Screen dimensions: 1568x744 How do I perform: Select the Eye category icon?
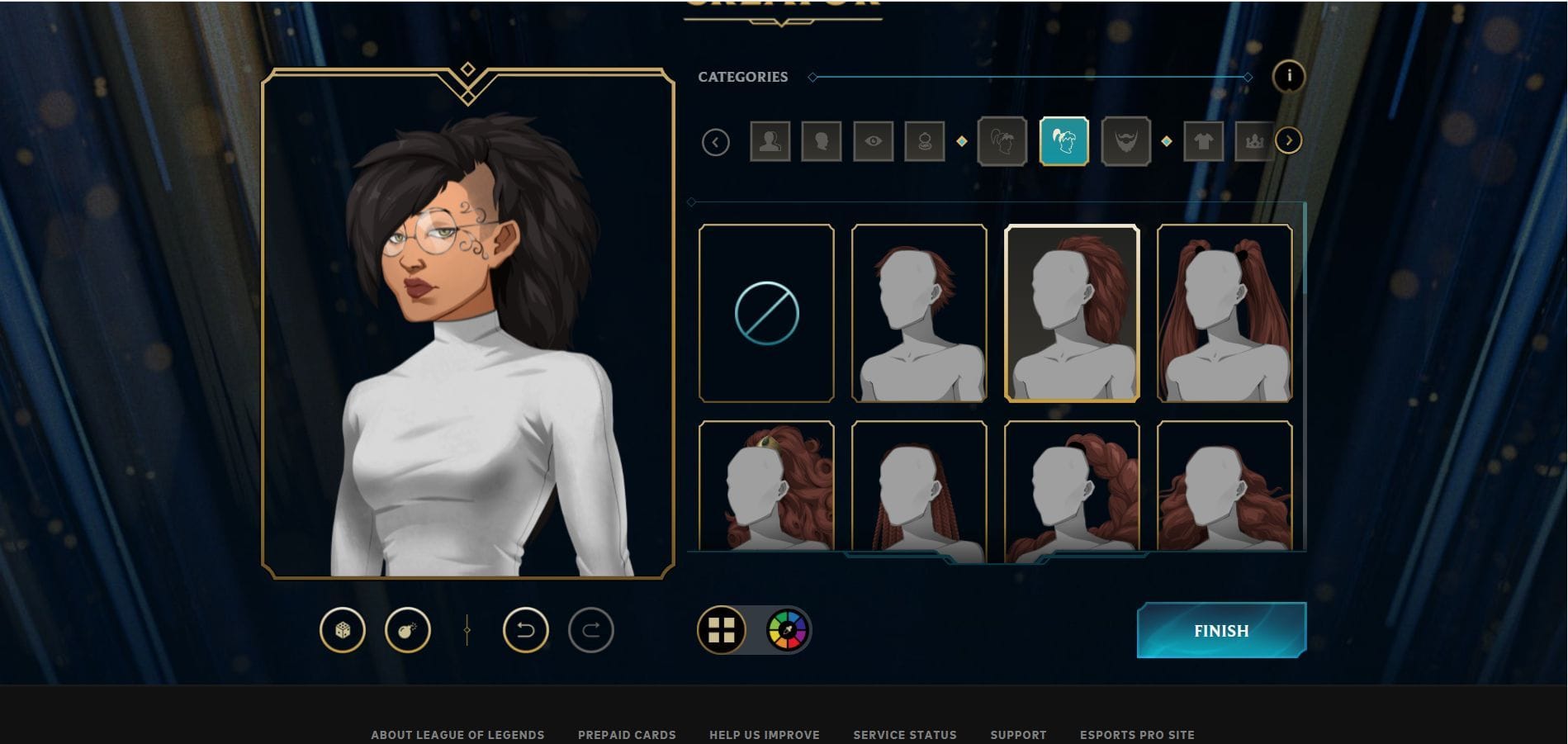pyautogui.click(x=874, y=140)
